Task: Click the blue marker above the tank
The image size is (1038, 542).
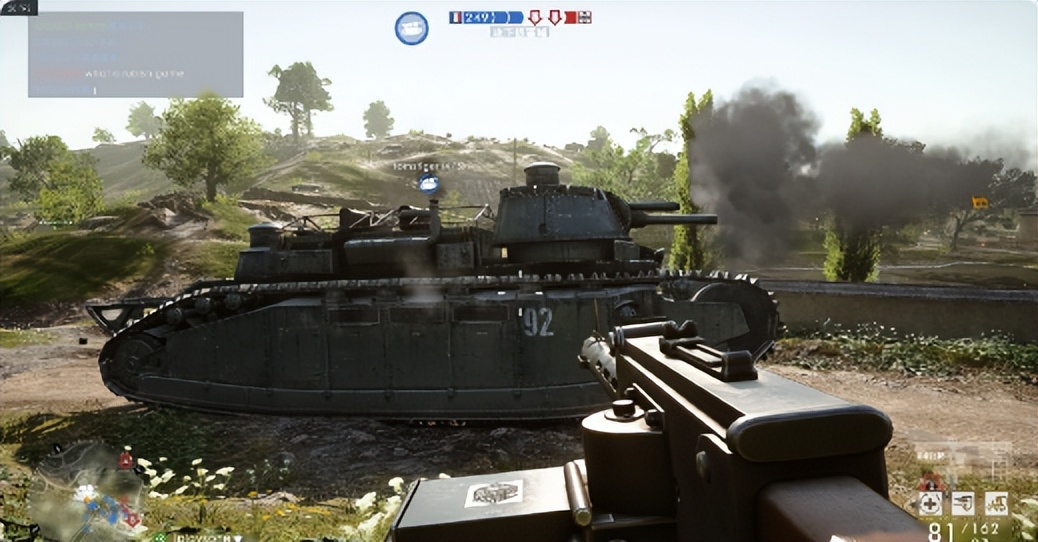Action: [429, 183]
